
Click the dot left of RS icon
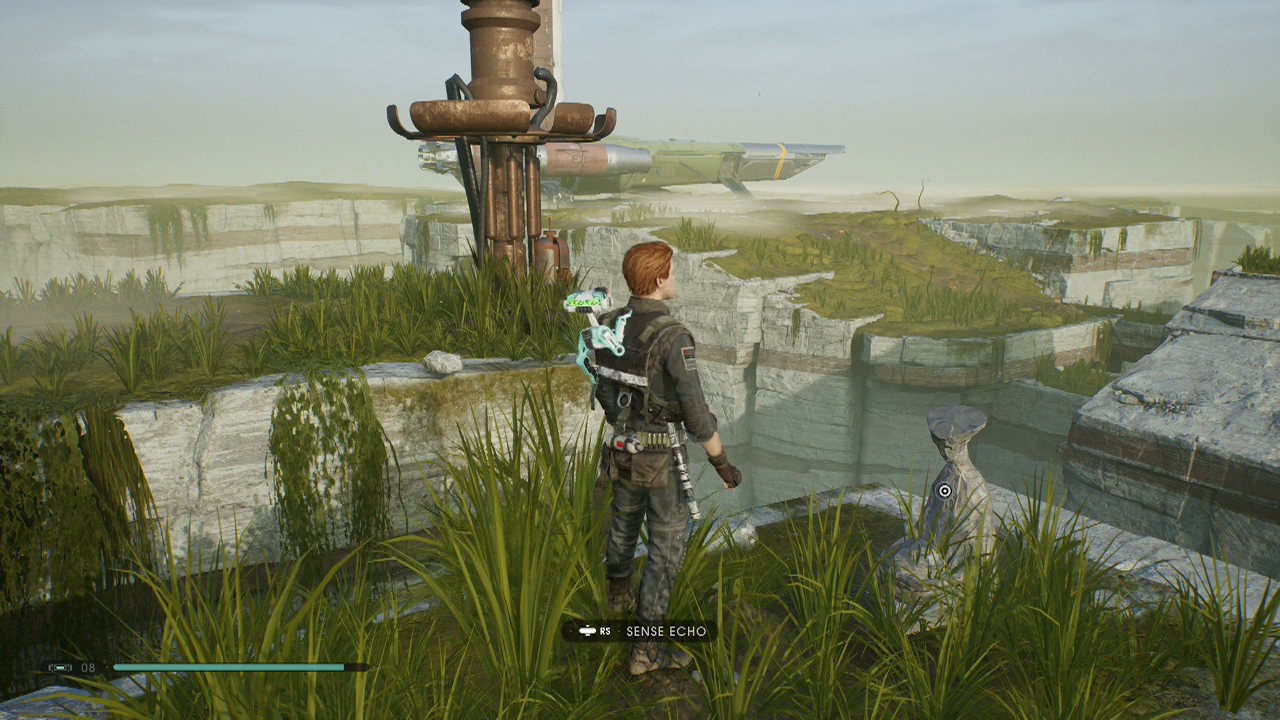click(572, 630)
